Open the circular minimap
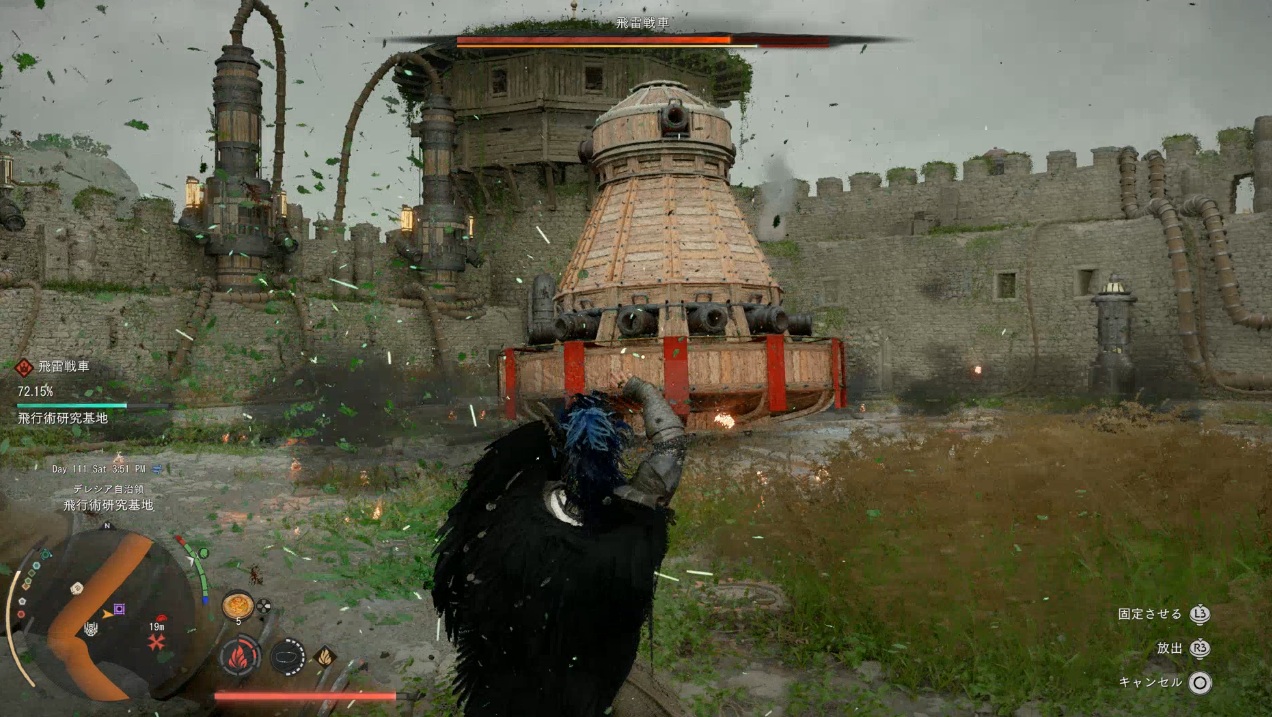 tap(103, 613)
